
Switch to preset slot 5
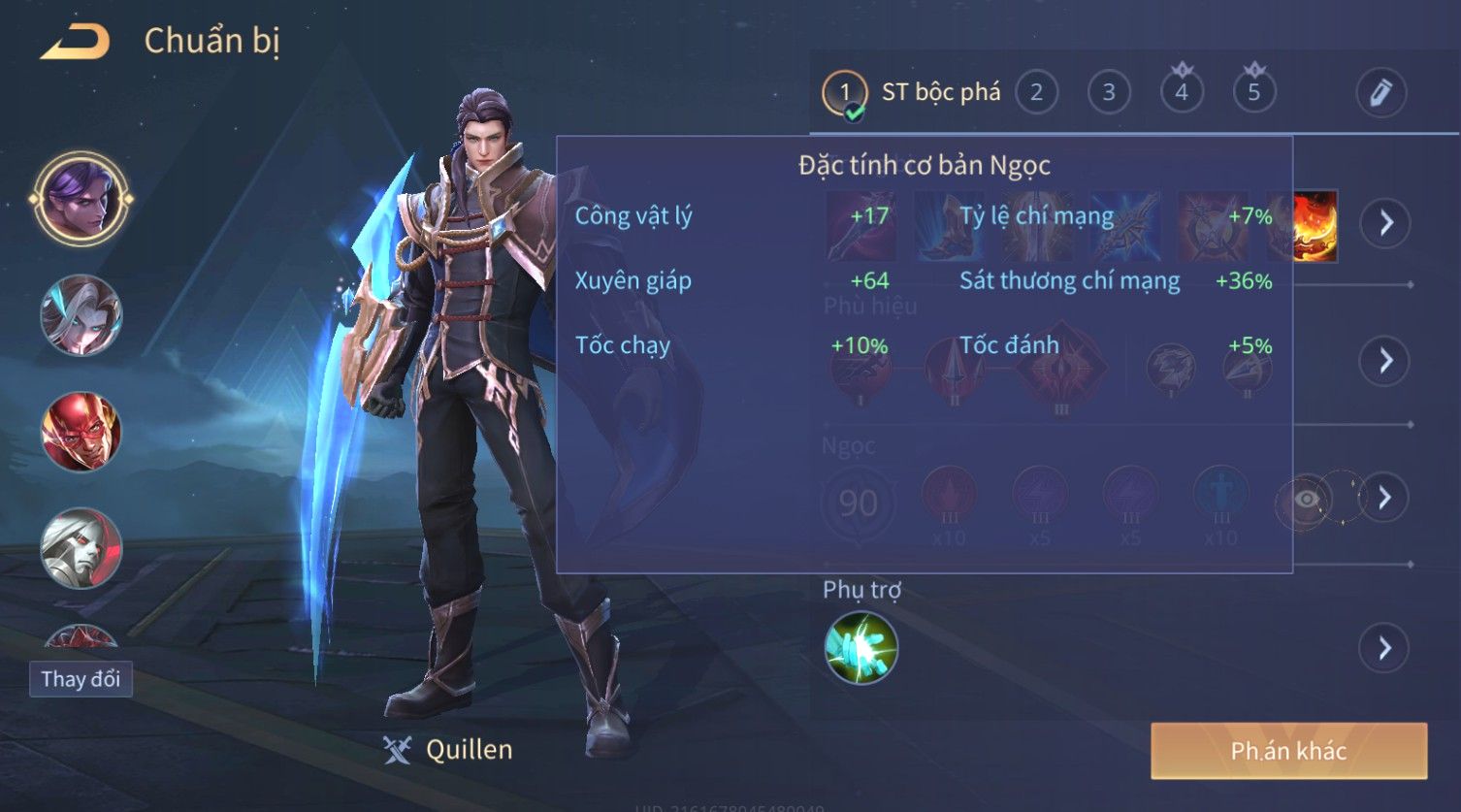tap(1253, 93)
